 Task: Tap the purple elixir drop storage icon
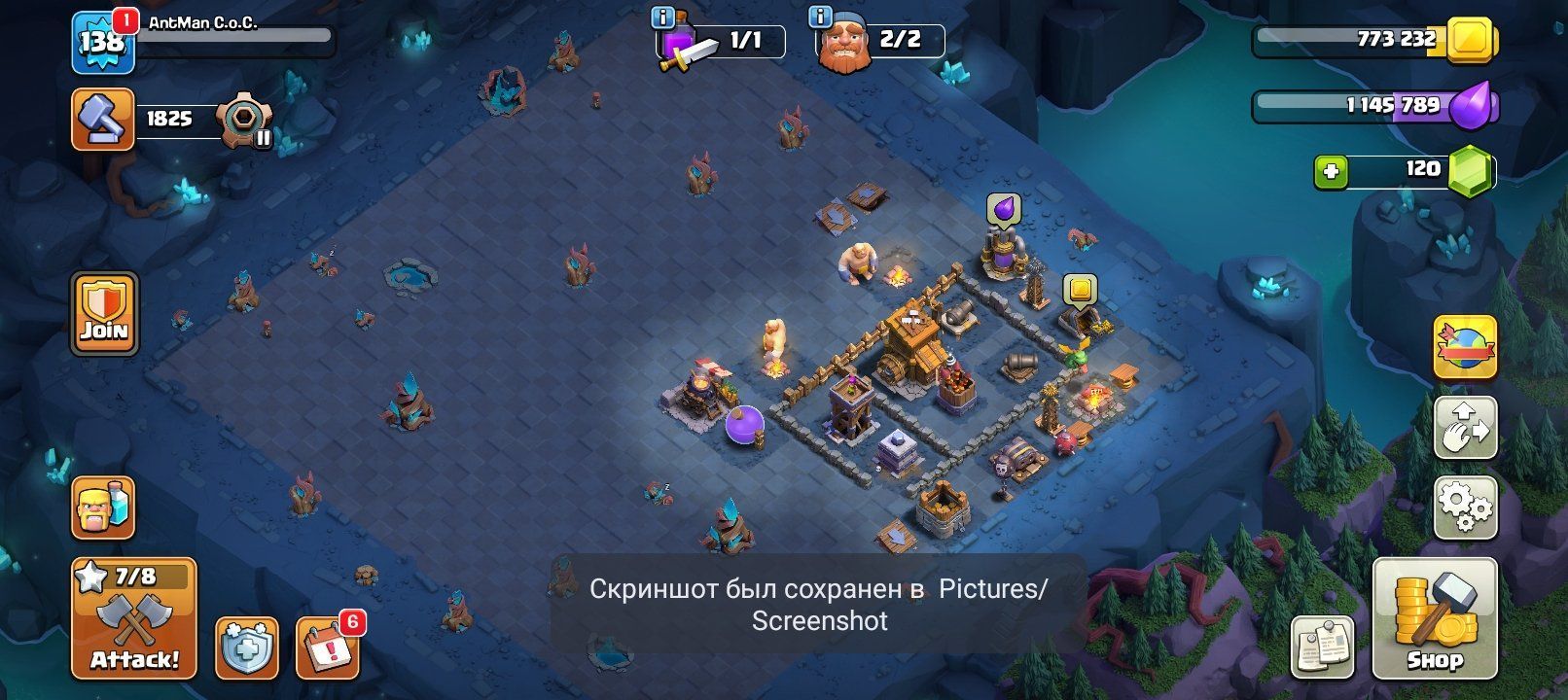1471,105
